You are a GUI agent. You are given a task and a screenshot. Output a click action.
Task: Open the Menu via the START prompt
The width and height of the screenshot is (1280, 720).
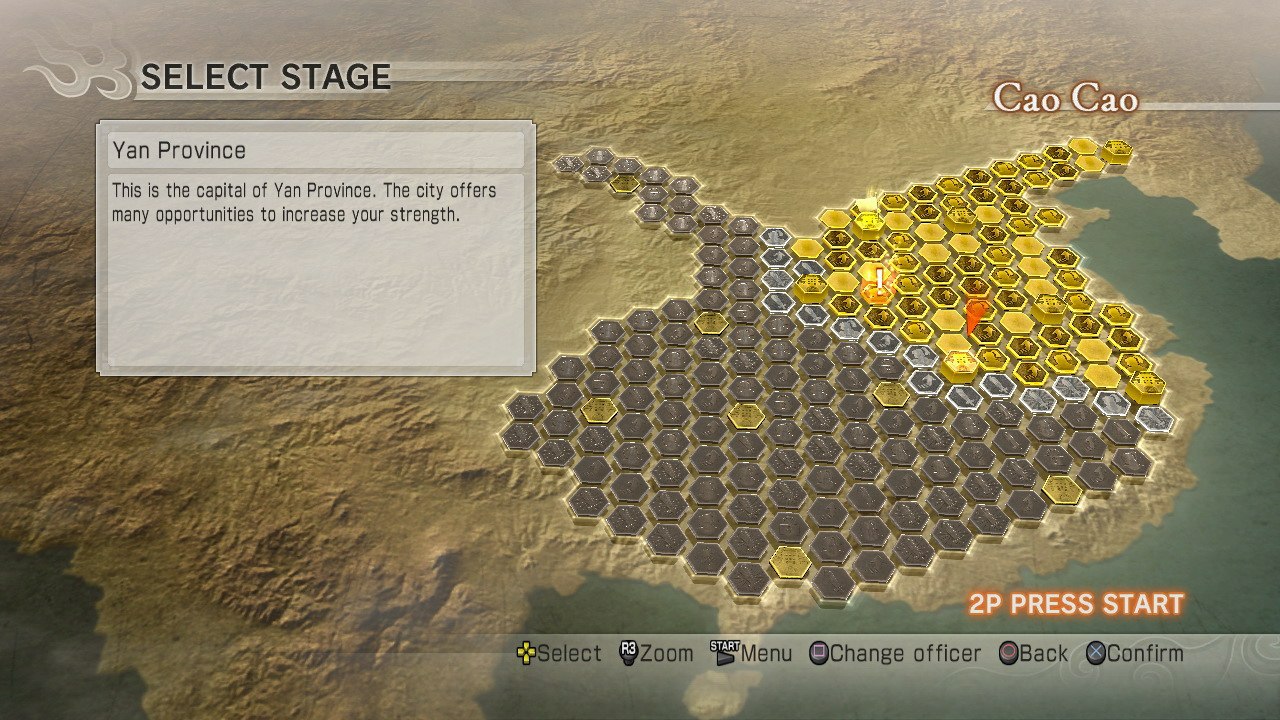point(725,653)
